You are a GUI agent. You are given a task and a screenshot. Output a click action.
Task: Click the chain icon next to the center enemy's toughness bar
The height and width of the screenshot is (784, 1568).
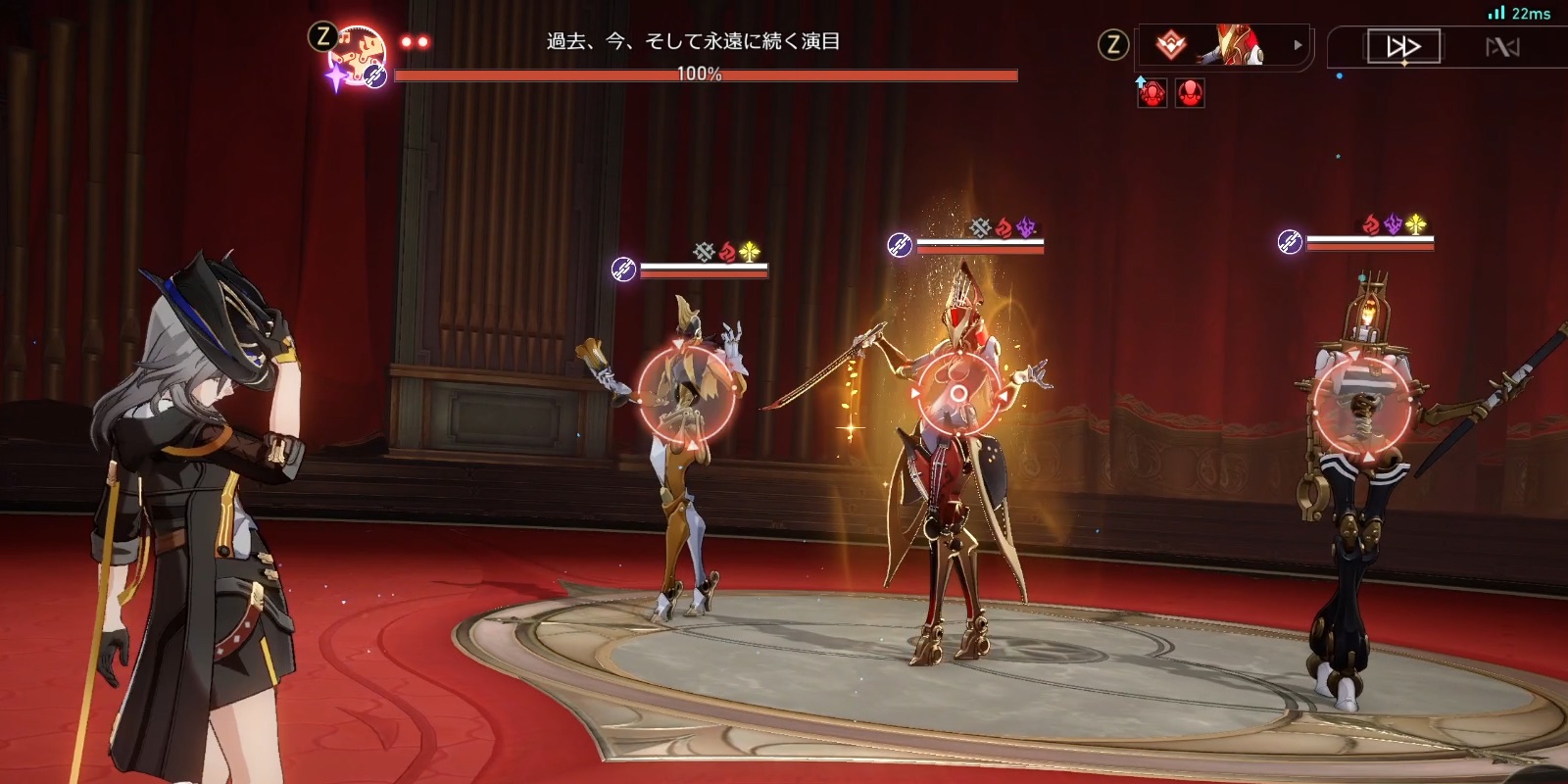[899, 245]
